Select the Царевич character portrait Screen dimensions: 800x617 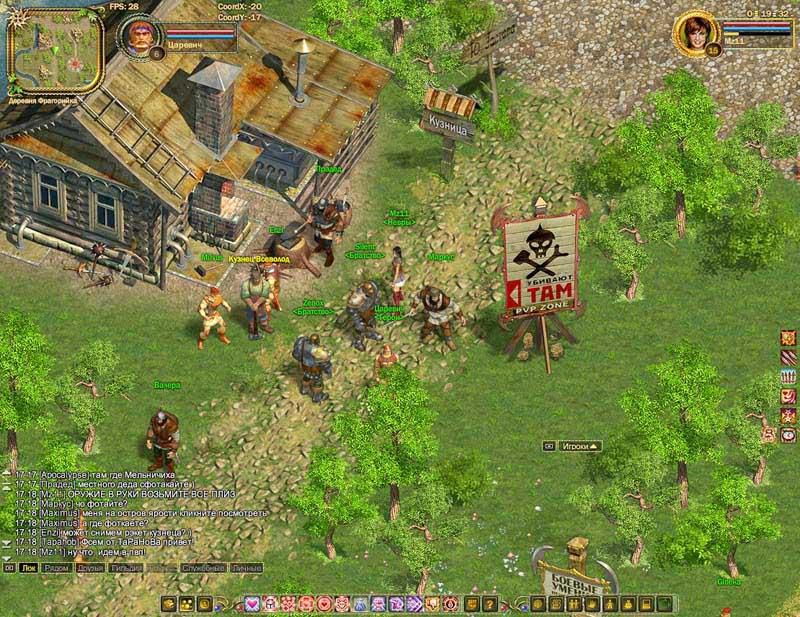coord(141,38)
